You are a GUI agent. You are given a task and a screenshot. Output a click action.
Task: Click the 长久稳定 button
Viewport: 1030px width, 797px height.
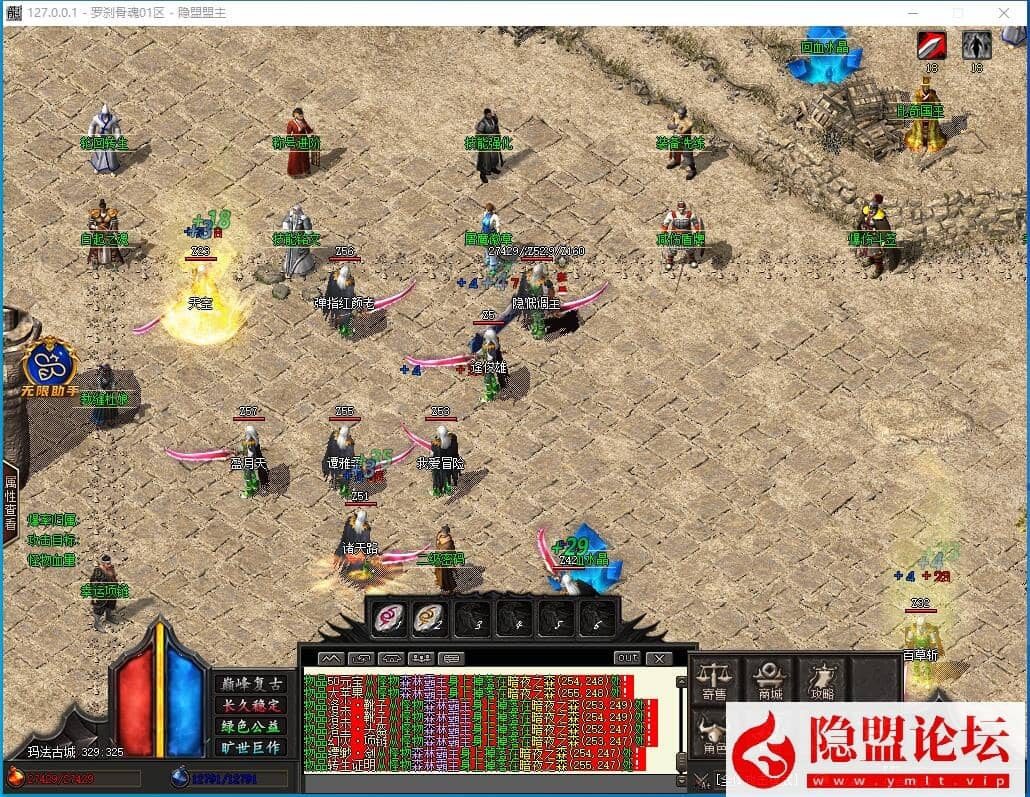249,705
